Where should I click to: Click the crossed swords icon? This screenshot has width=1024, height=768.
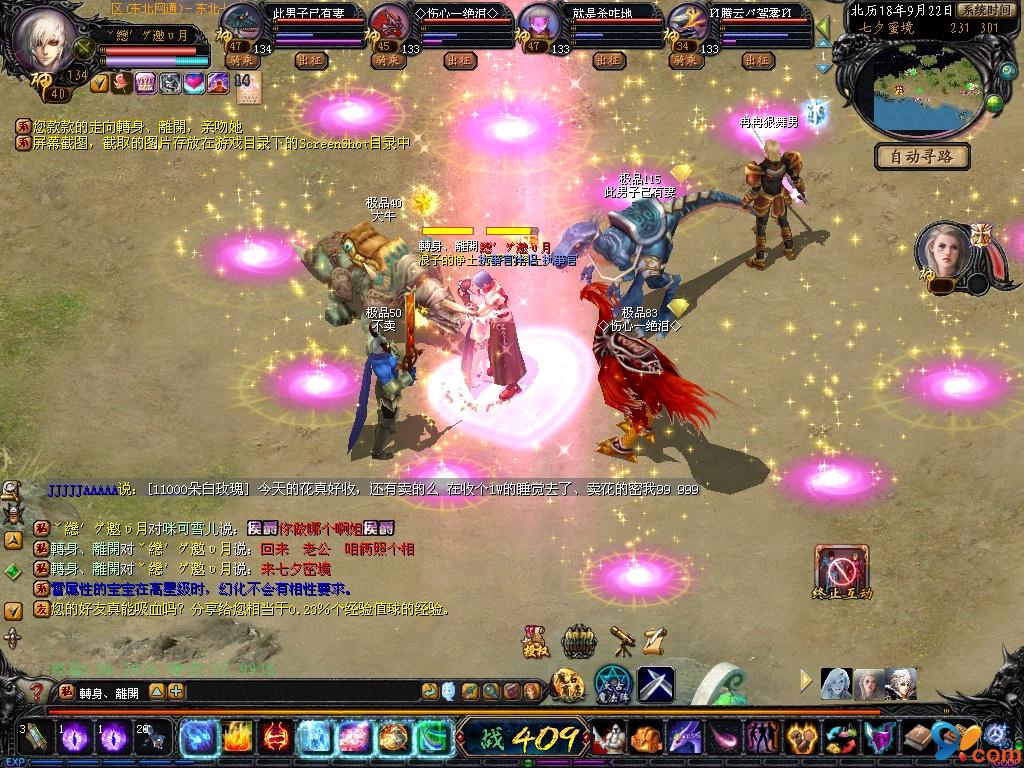pos(656,684)
